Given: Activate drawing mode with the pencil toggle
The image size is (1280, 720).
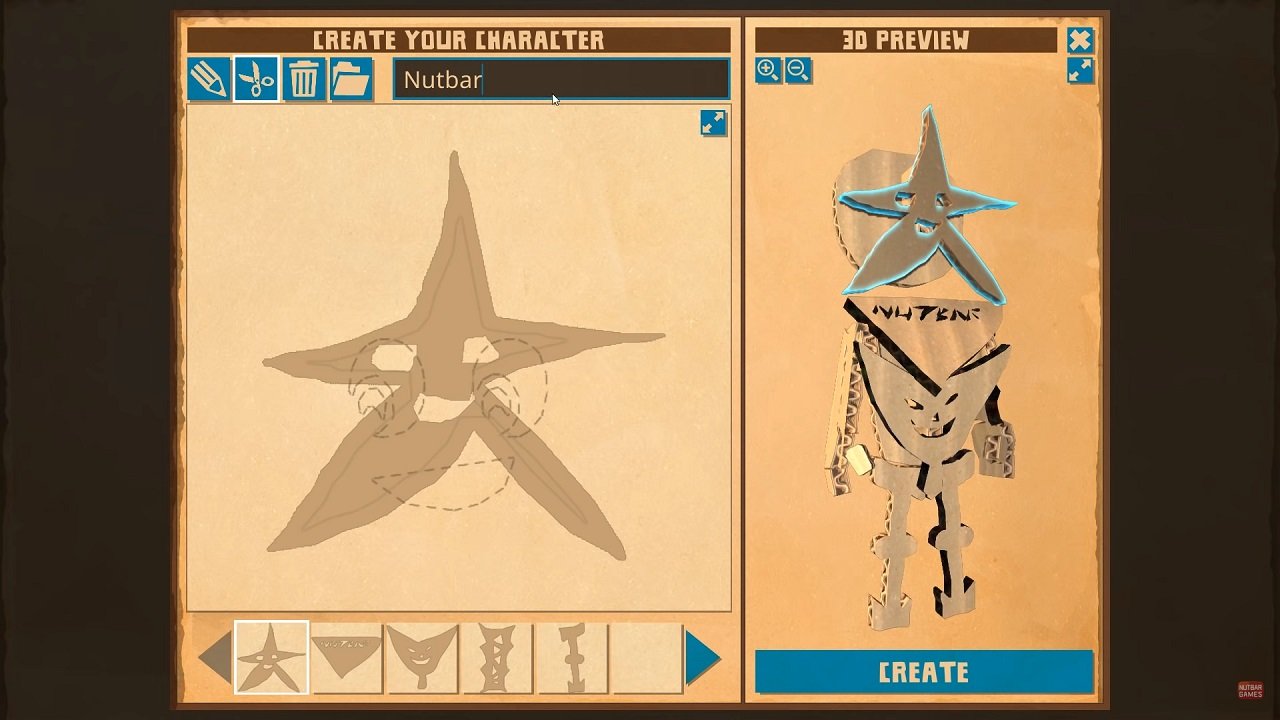Looking at the screenshot, I should pos(210,79).
